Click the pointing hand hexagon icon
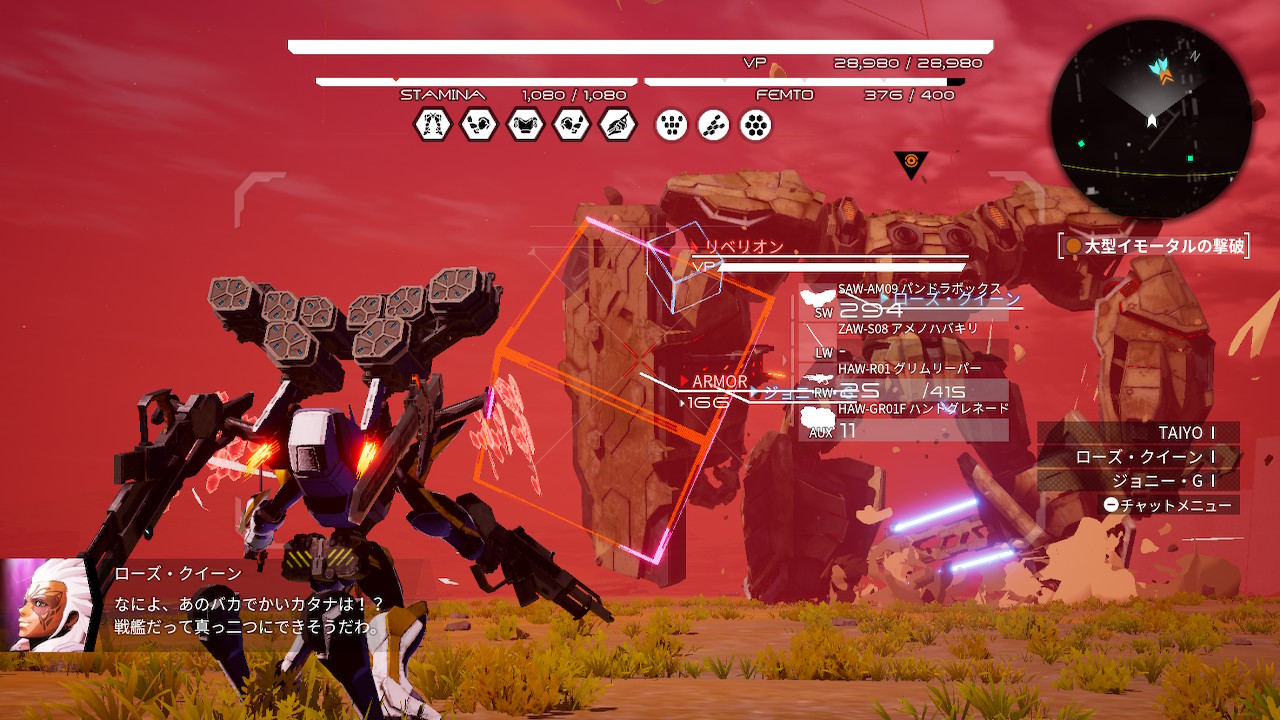 point(617,125)
